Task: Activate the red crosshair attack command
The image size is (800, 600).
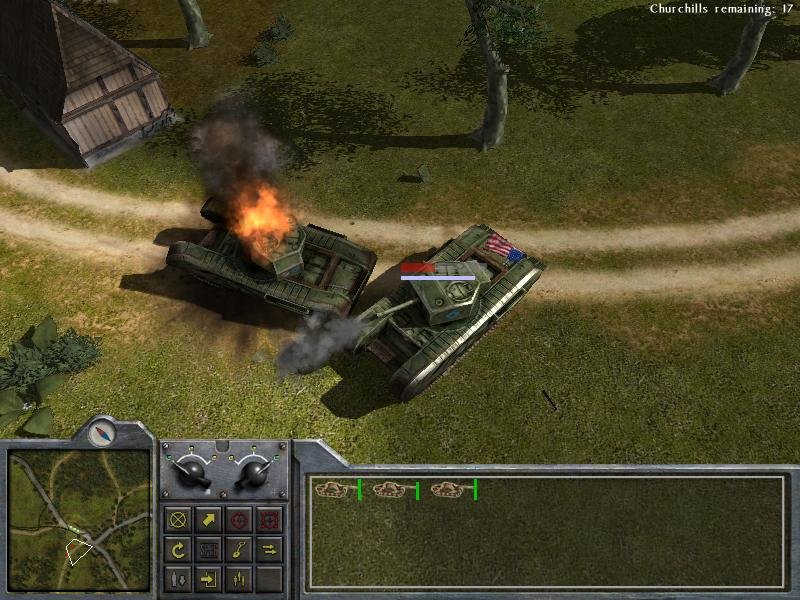Action: click(239, 520)
